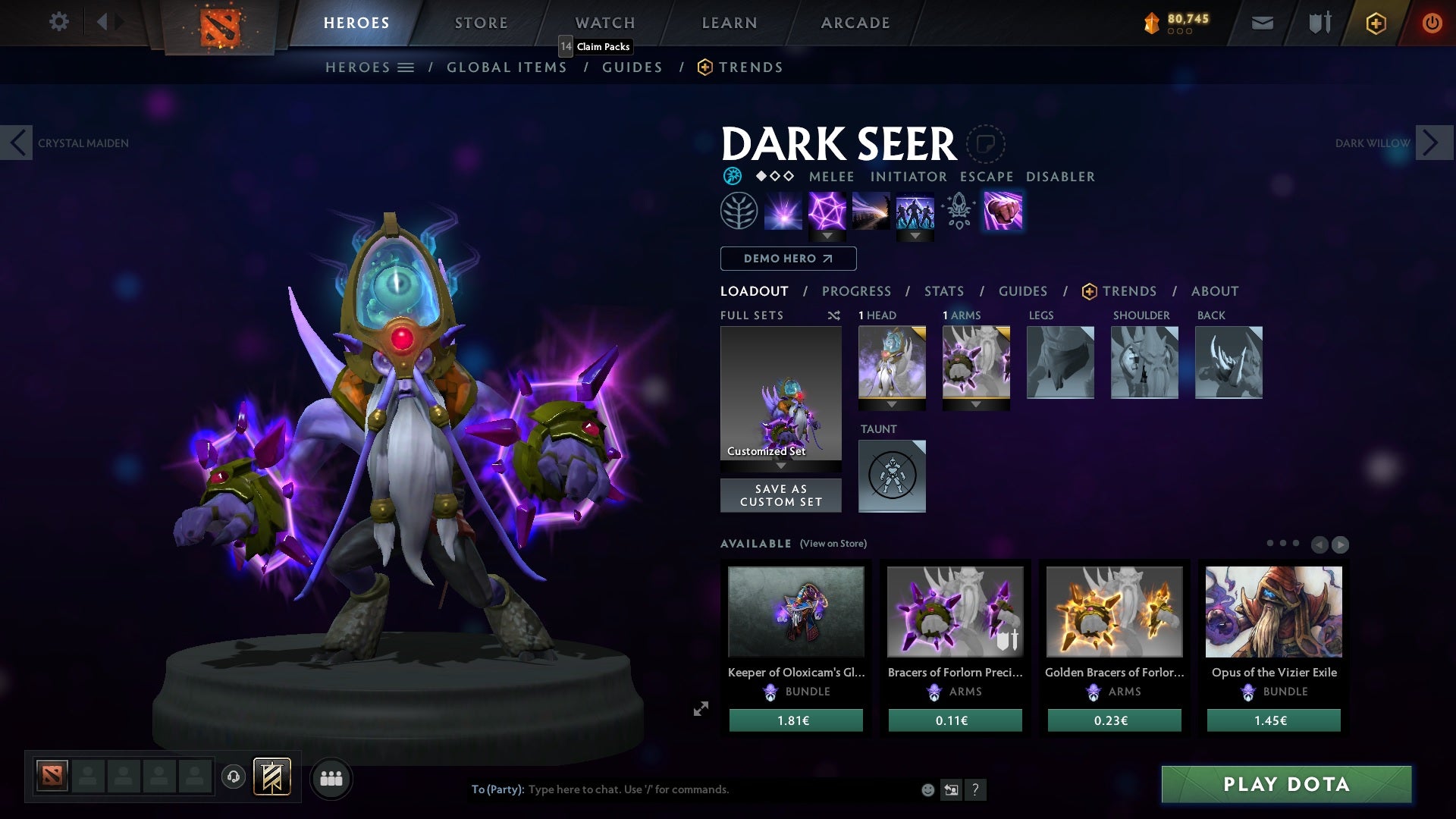Open View on Store link
The image size is (1456, 819).
[x=834, y=544]
